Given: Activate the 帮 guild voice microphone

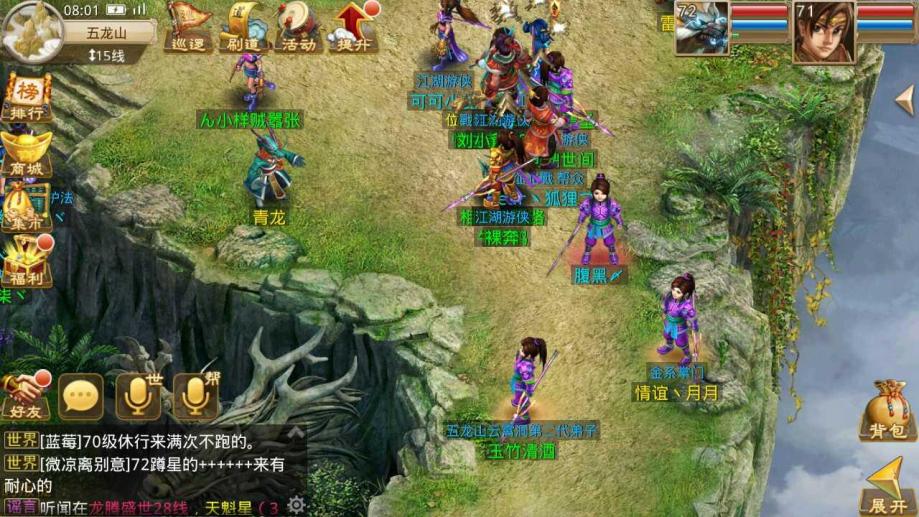Looking at the screenshot, I should [195, 397].
